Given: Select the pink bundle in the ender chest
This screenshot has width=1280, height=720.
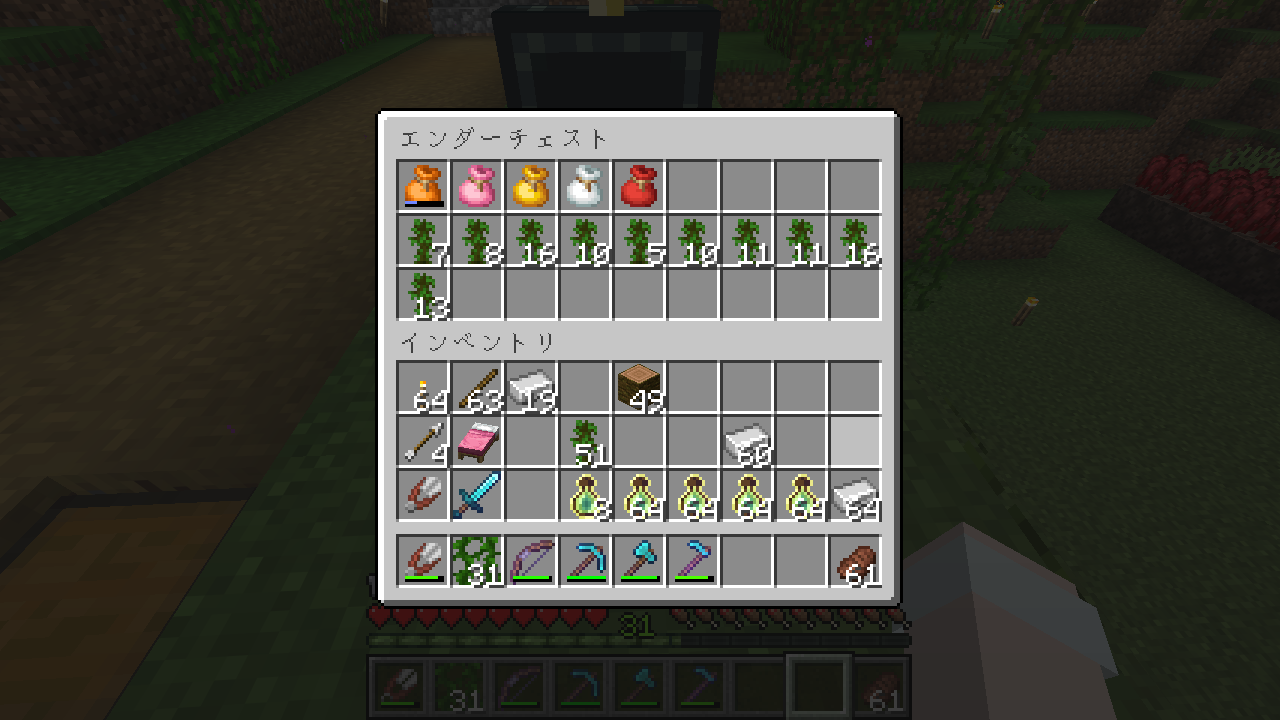Looking at the screenshot, I should [477, 186].
